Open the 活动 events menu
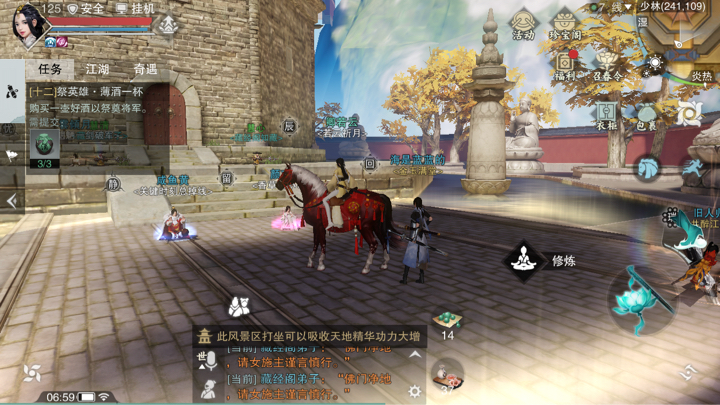 click(523, 23)
